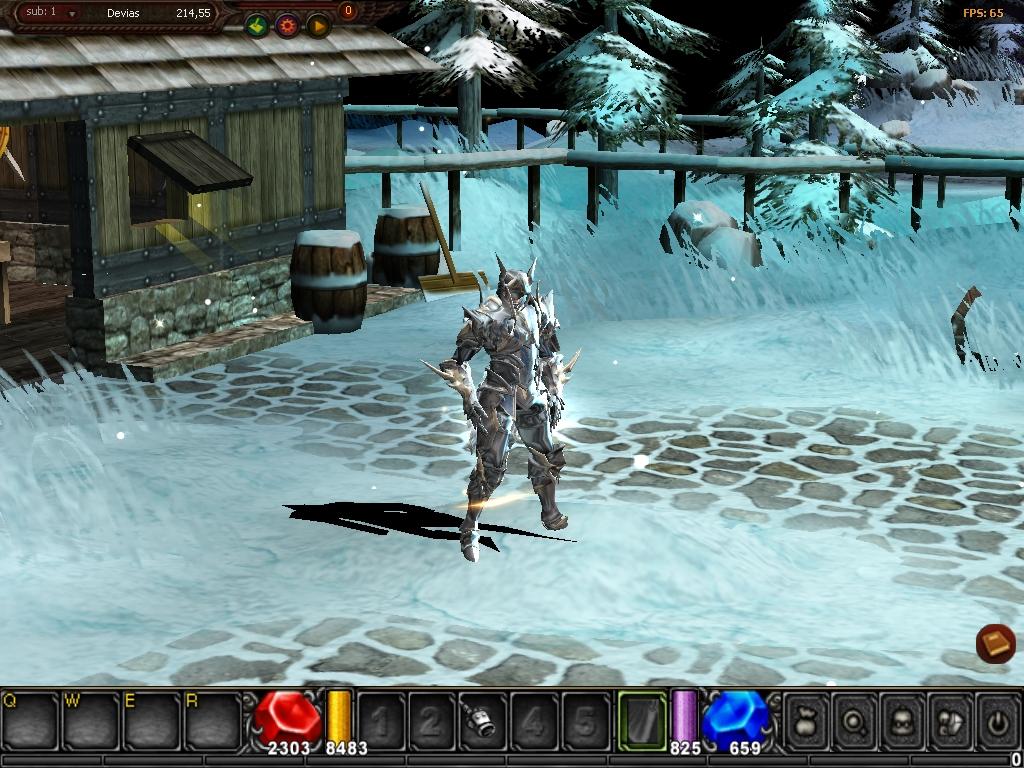The image size is (1024, 768).
Task: Select the E skill slot
Action: click(x=152, y=719)
